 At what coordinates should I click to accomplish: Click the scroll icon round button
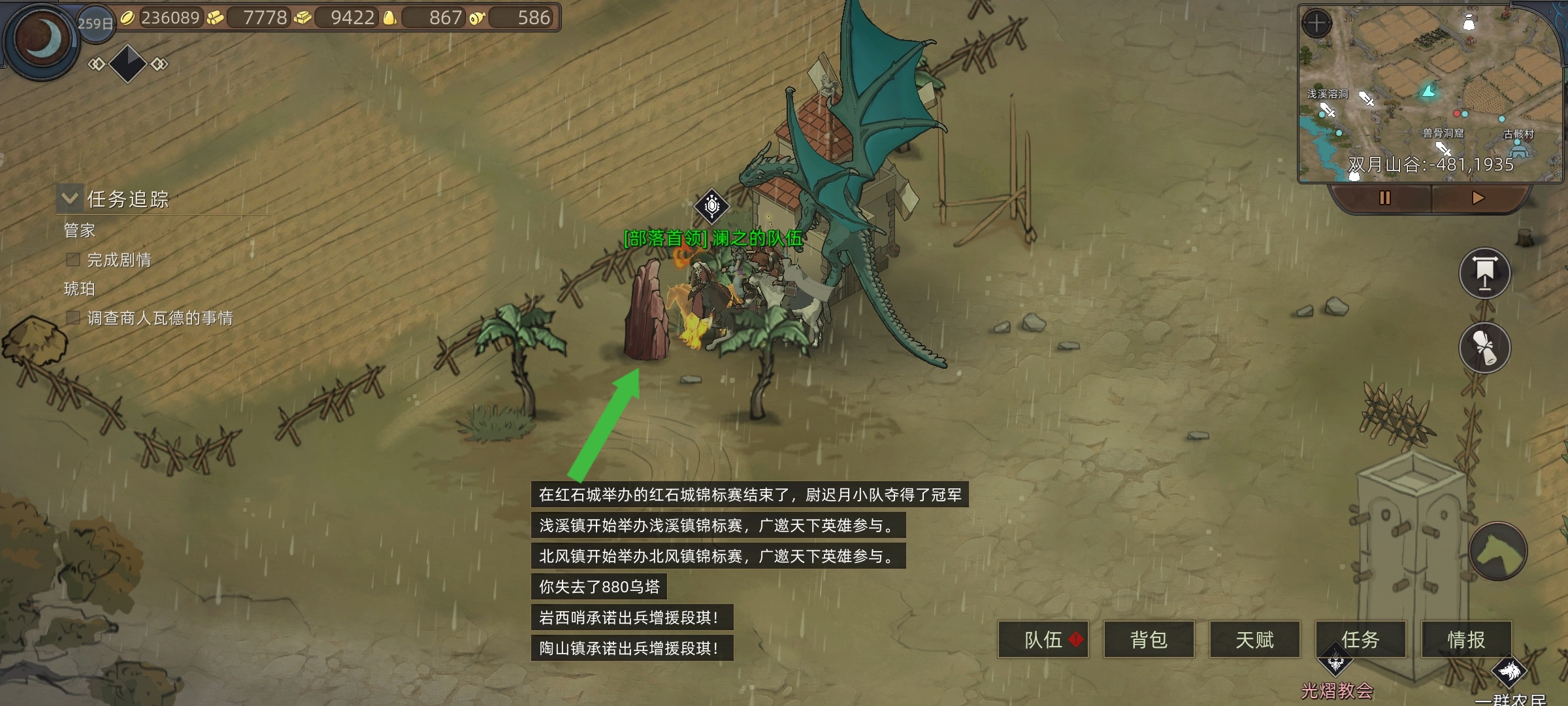tap(1484, 348)
